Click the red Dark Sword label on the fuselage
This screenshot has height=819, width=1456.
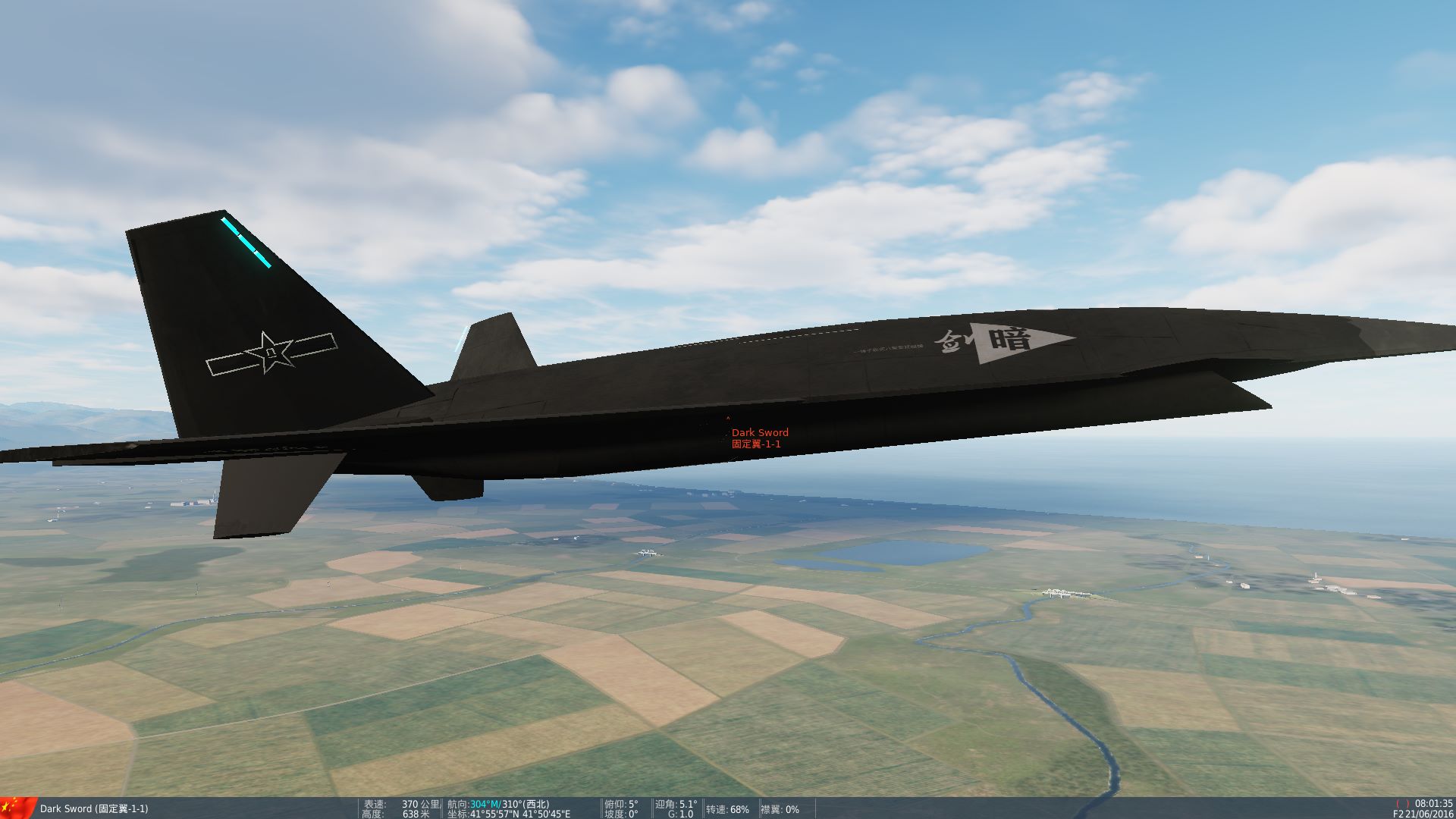[x=760, y=432]
